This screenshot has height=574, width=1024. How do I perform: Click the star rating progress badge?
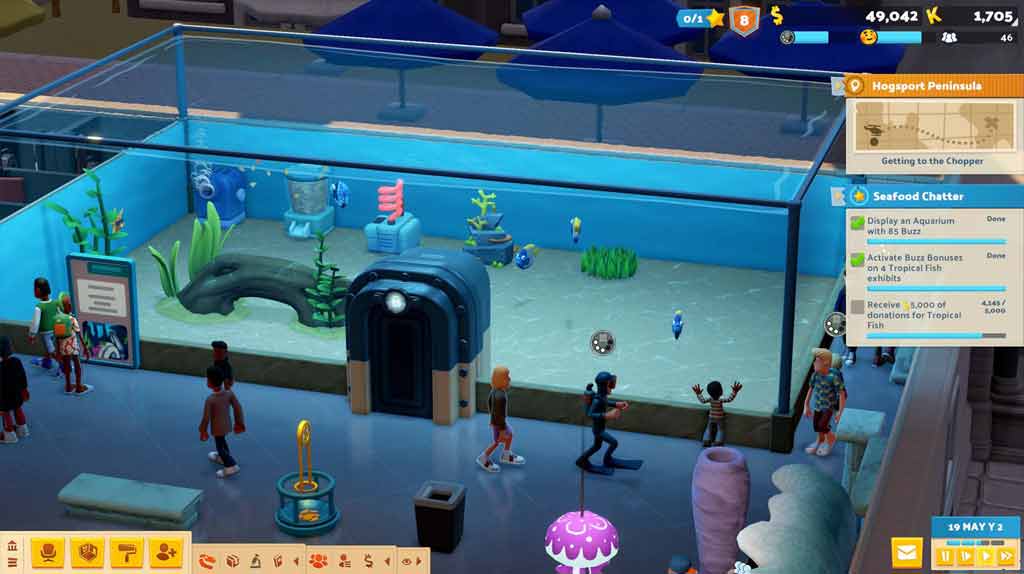click(701, 18)
